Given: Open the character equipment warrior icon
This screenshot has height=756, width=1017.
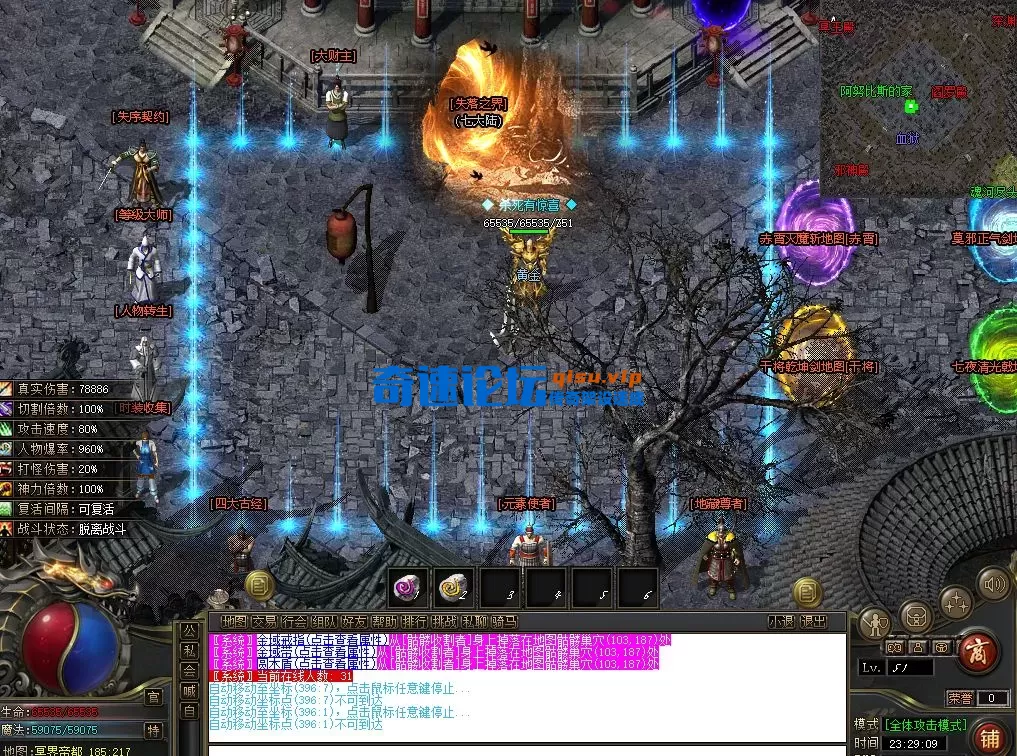Looking at the screenshot, I should (x=877, y=623).
